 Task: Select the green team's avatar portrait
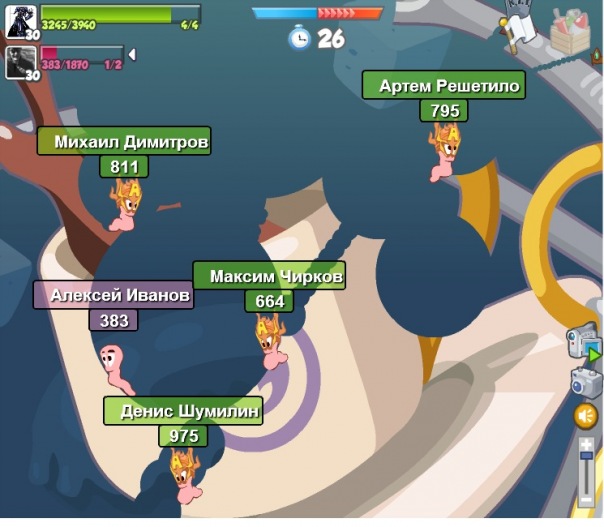[21, 19]
